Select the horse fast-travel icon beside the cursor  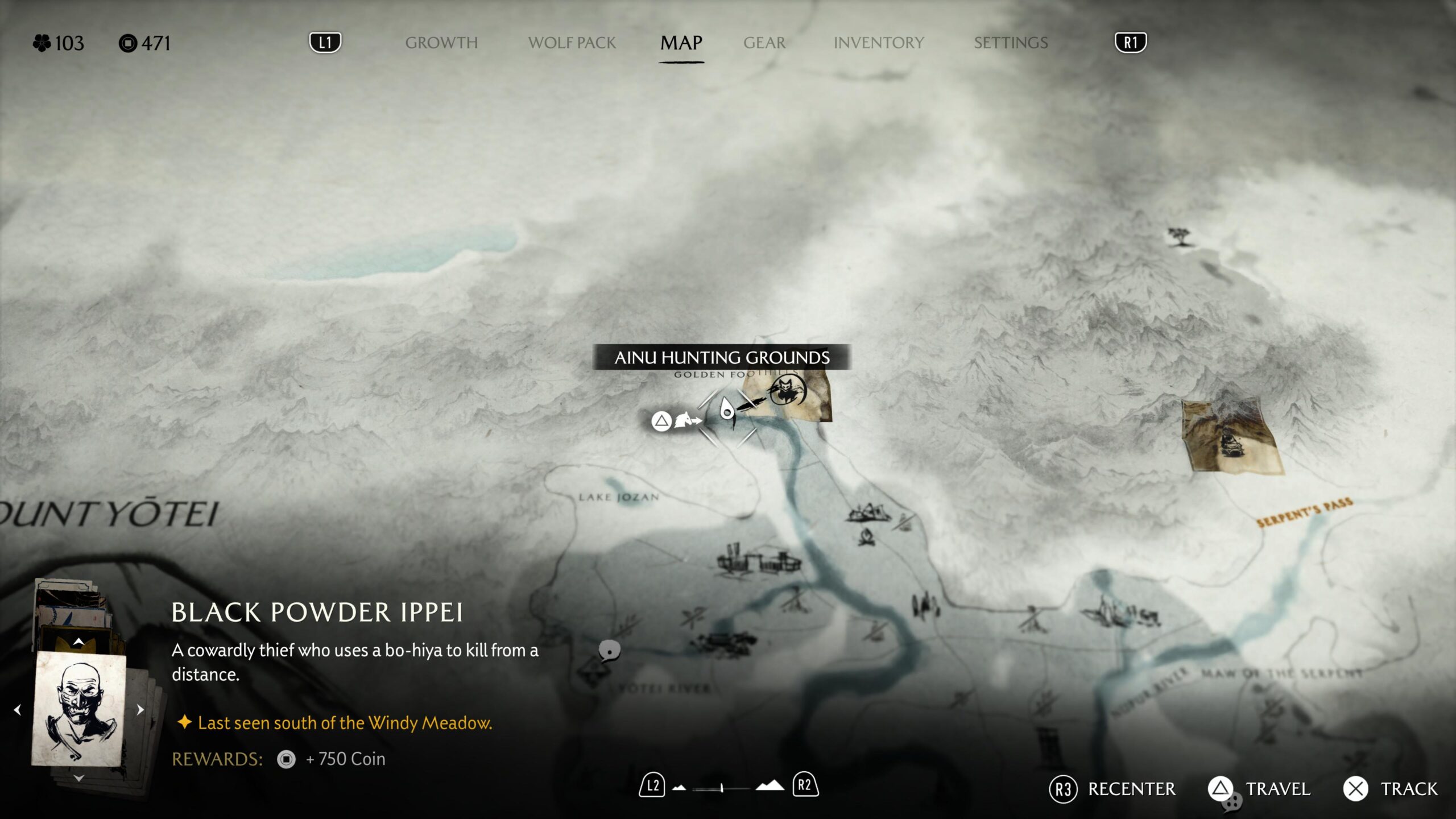[686, 421]
